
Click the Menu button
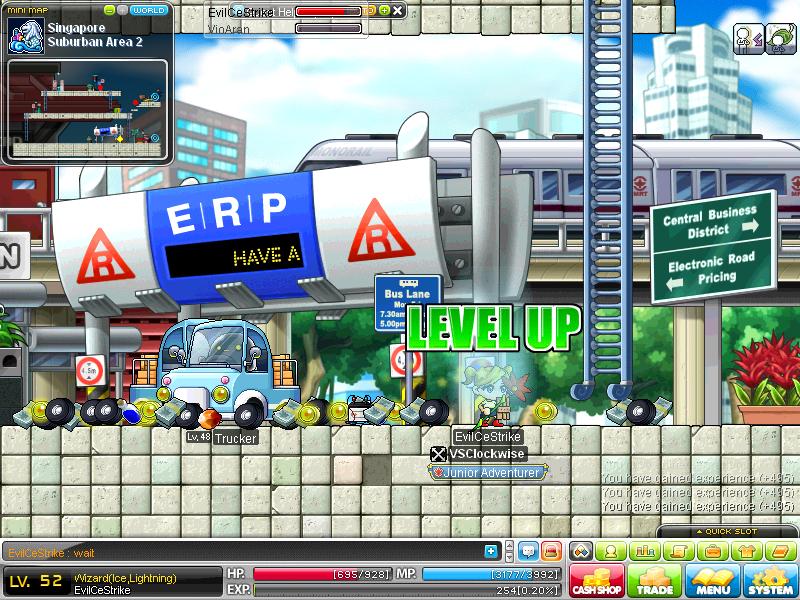(712, 581)
